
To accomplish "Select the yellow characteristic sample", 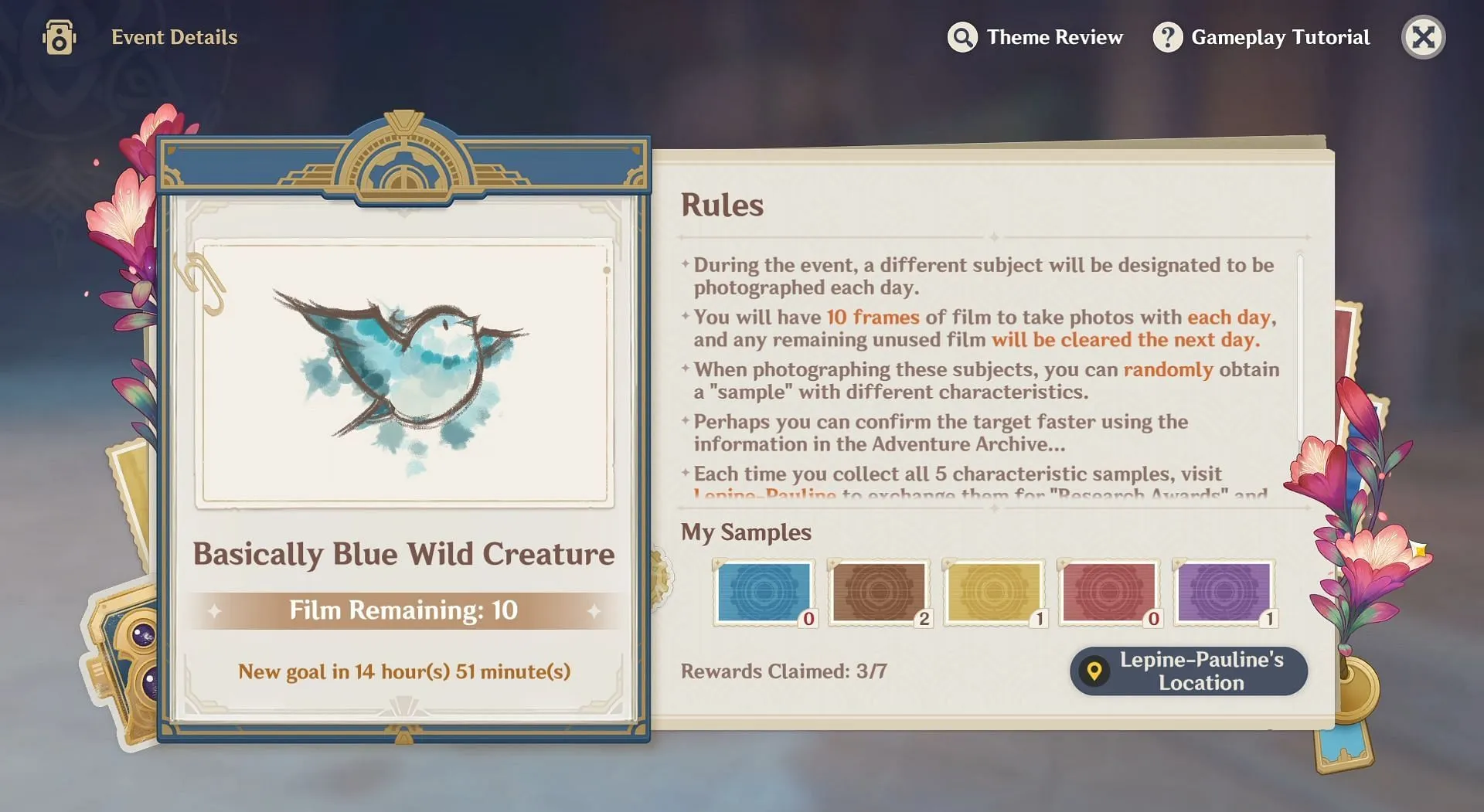I will (994, 593).
